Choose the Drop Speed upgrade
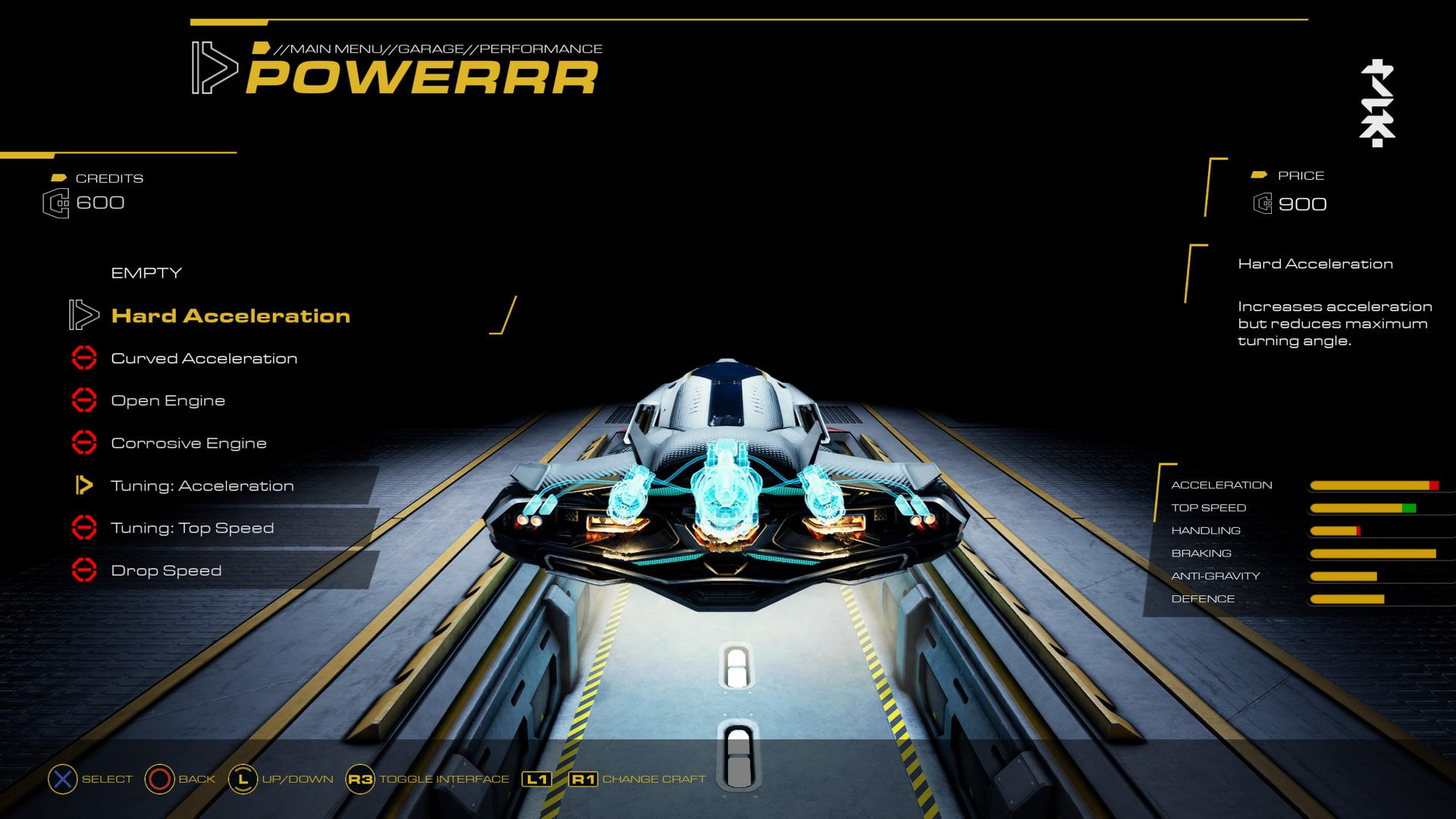1456x819 pixels. tap(166, 570)
